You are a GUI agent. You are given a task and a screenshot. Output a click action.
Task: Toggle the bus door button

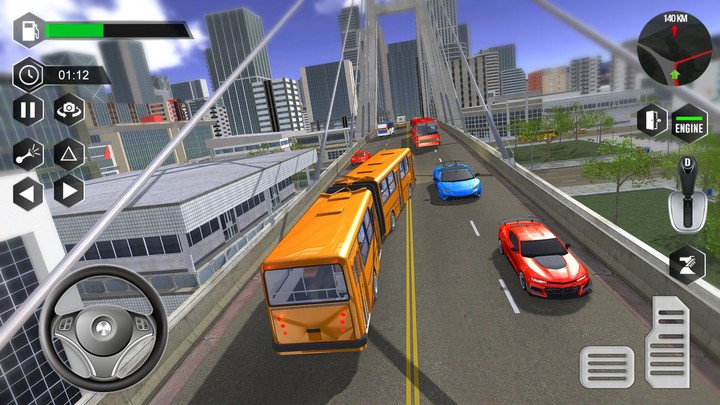click(x=652, y=120)
